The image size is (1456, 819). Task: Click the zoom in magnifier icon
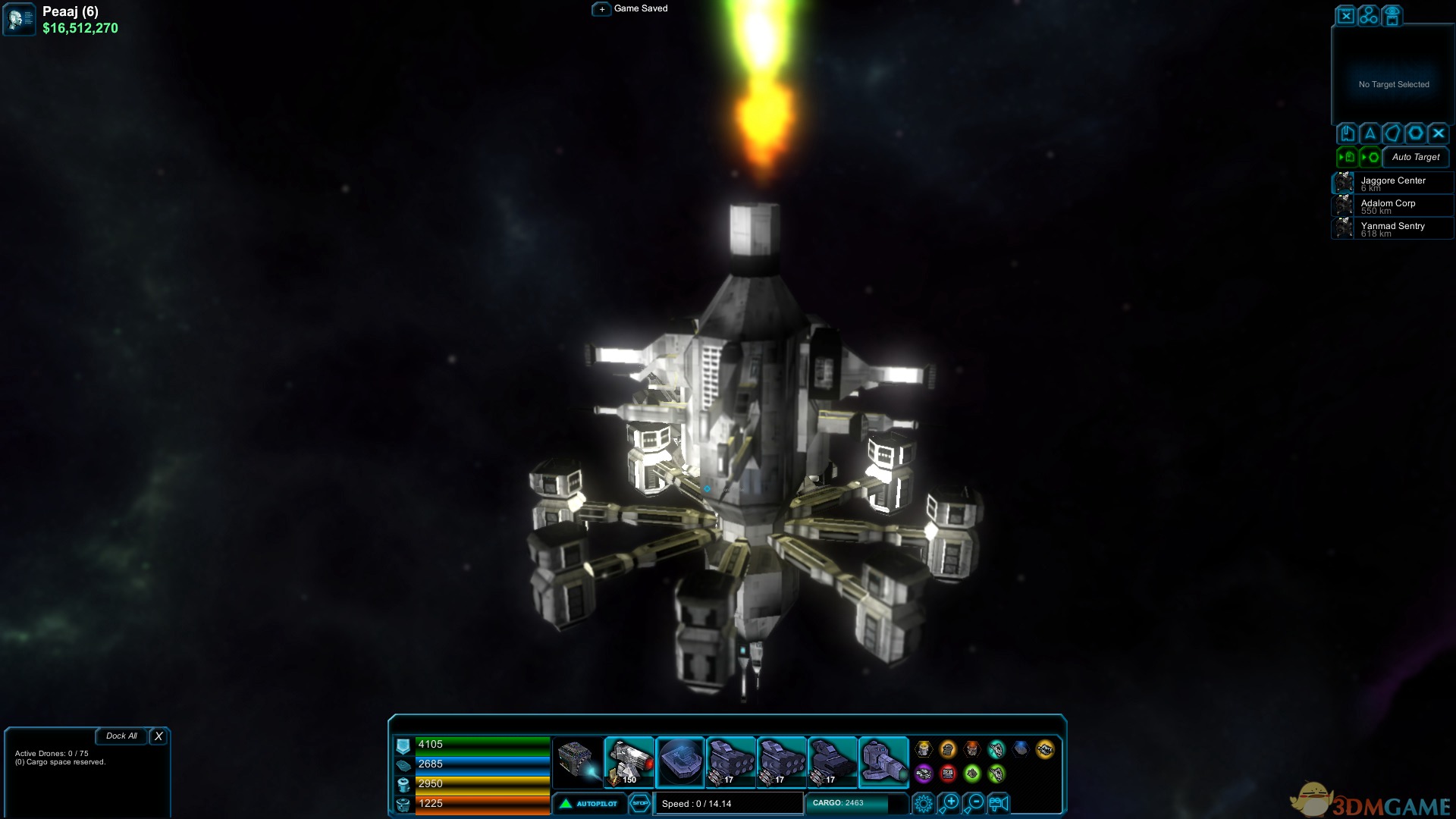coord(949,802)
